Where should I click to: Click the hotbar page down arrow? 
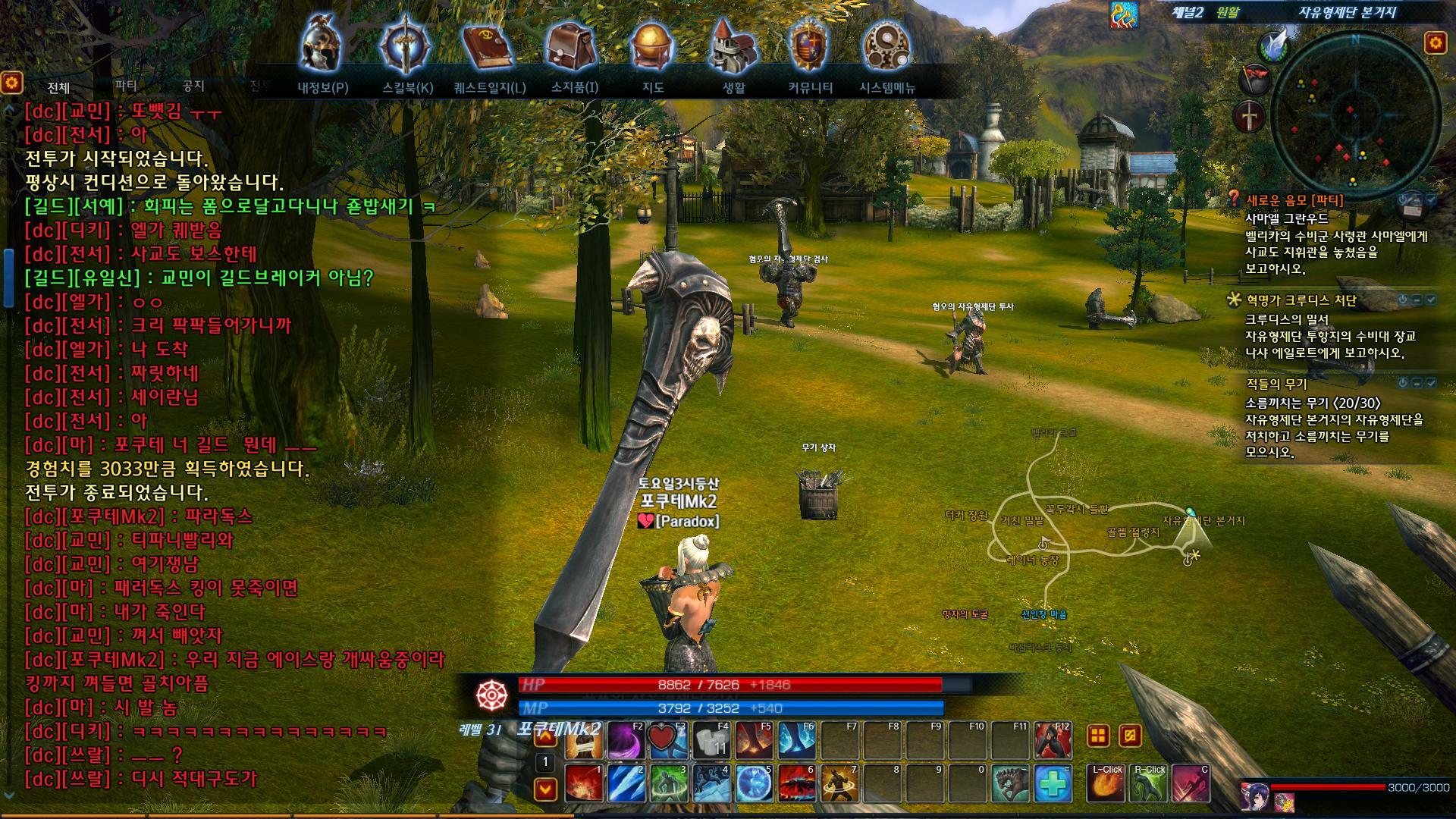click(545, 789)
